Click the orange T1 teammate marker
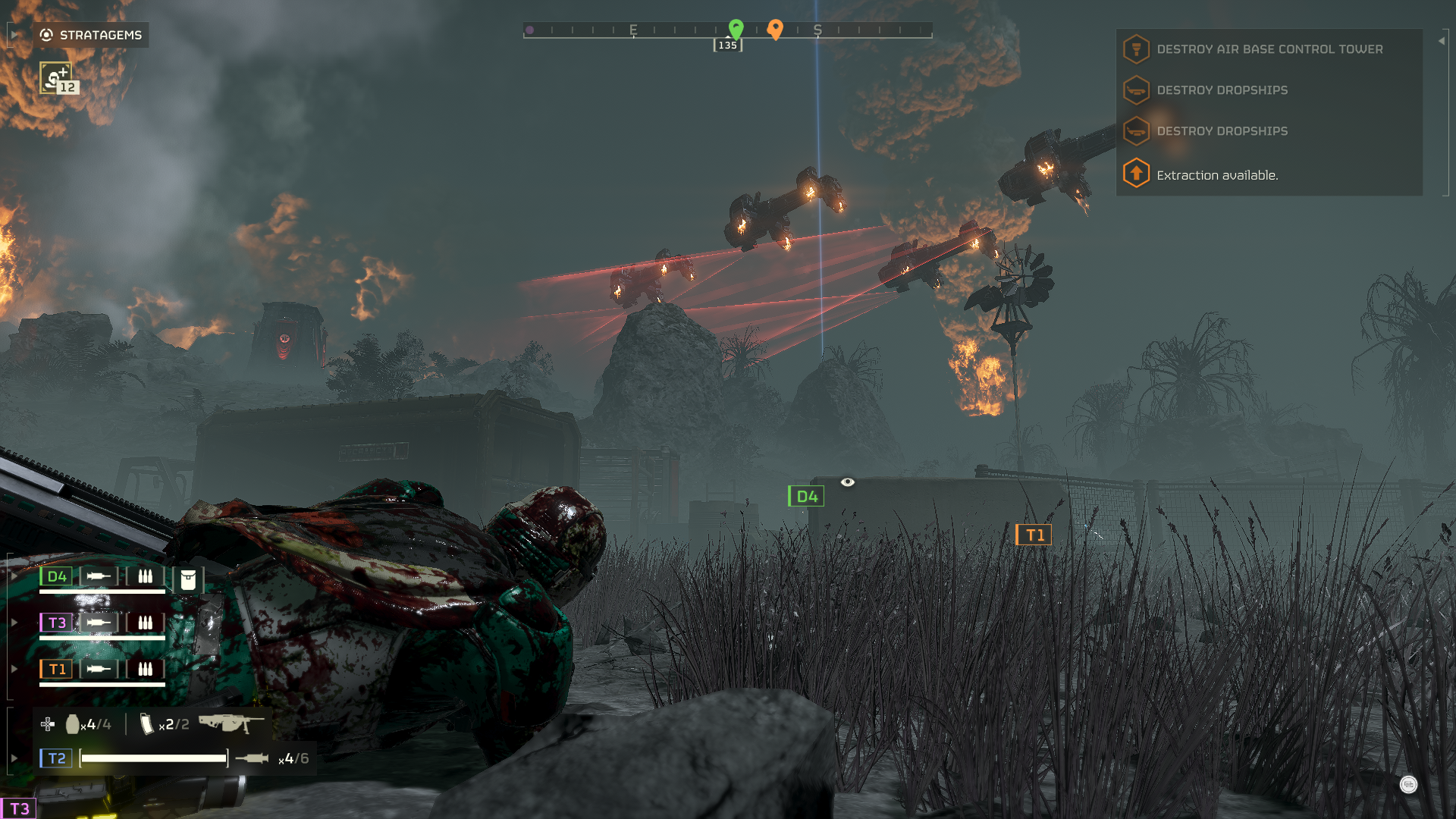The height and width of the screenshot is (819, 1456). (1034, 535)
